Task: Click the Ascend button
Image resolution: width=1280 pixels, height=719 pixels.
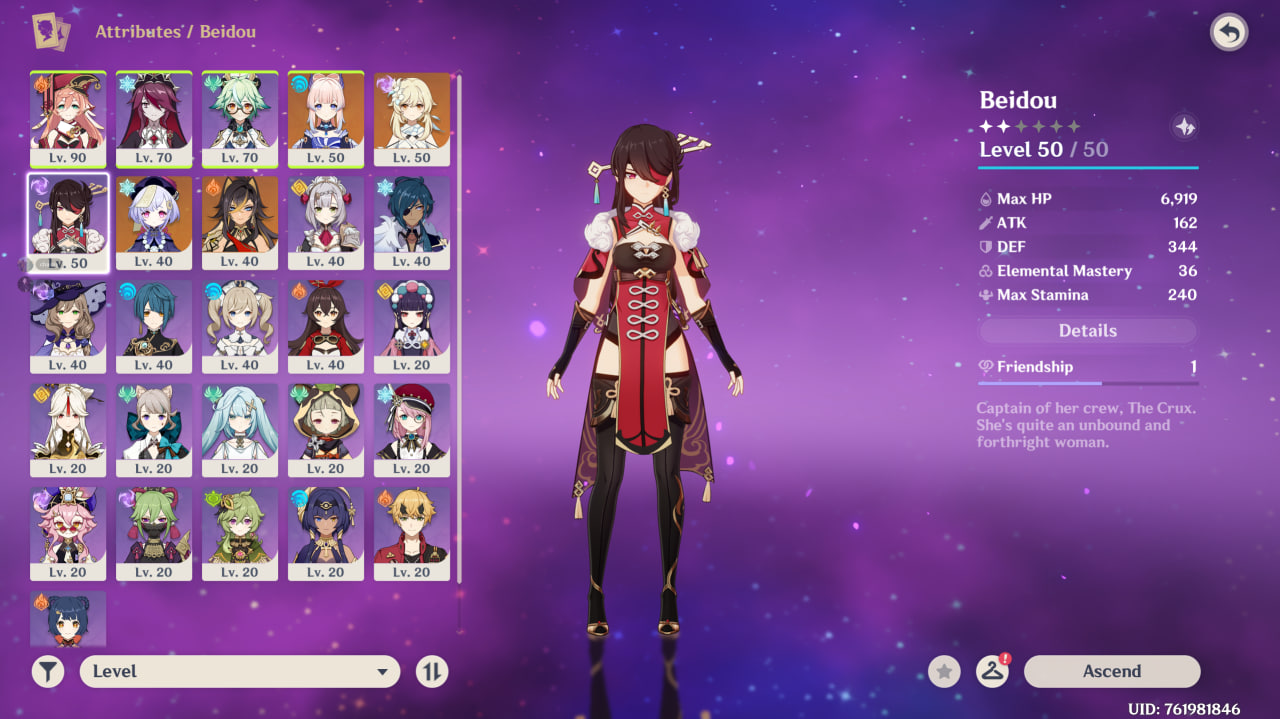Action: click(1111, 671)
